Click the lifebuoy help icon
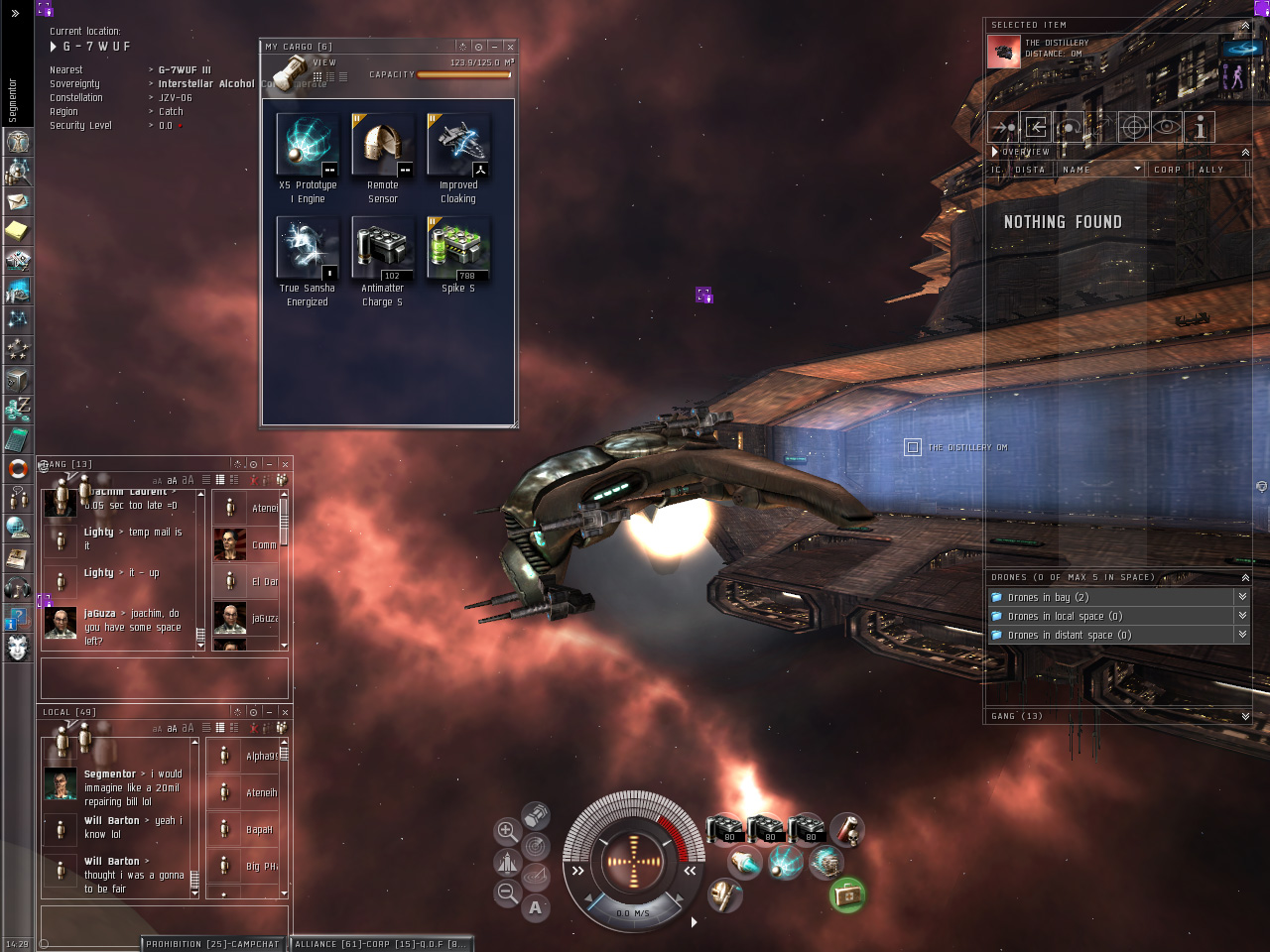1270x952 pixels. click(18, 468)
